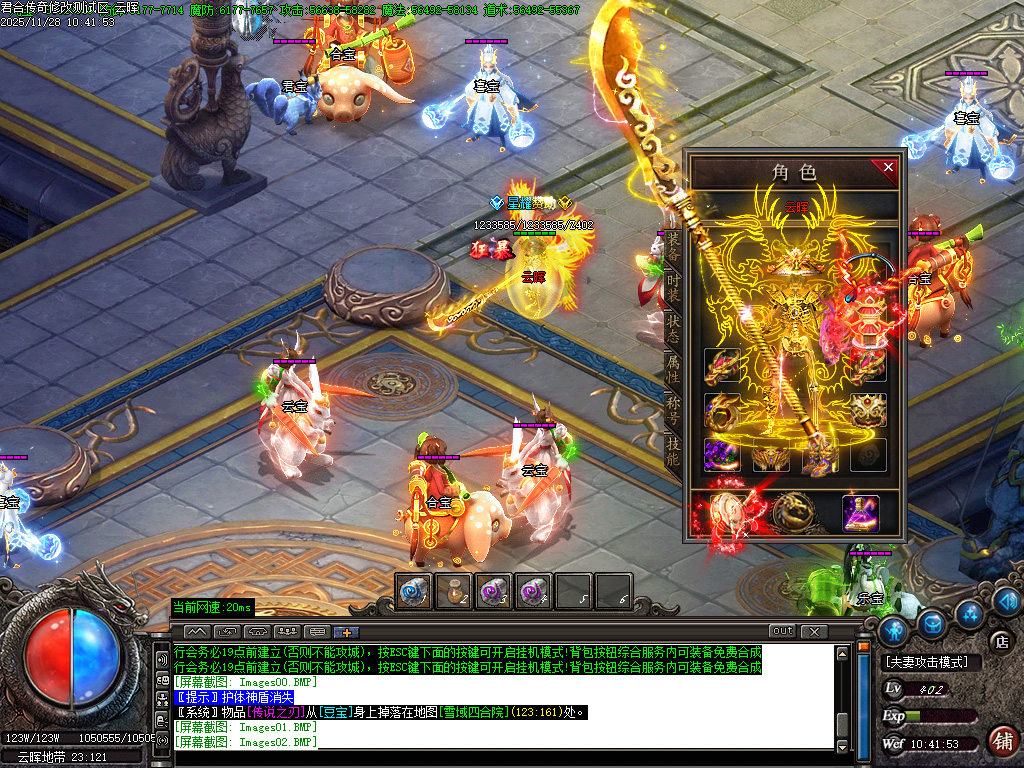Select the golden lion mask equipment slot
The width and height of the screenshot is (1024, 768).
click(868, 410)
